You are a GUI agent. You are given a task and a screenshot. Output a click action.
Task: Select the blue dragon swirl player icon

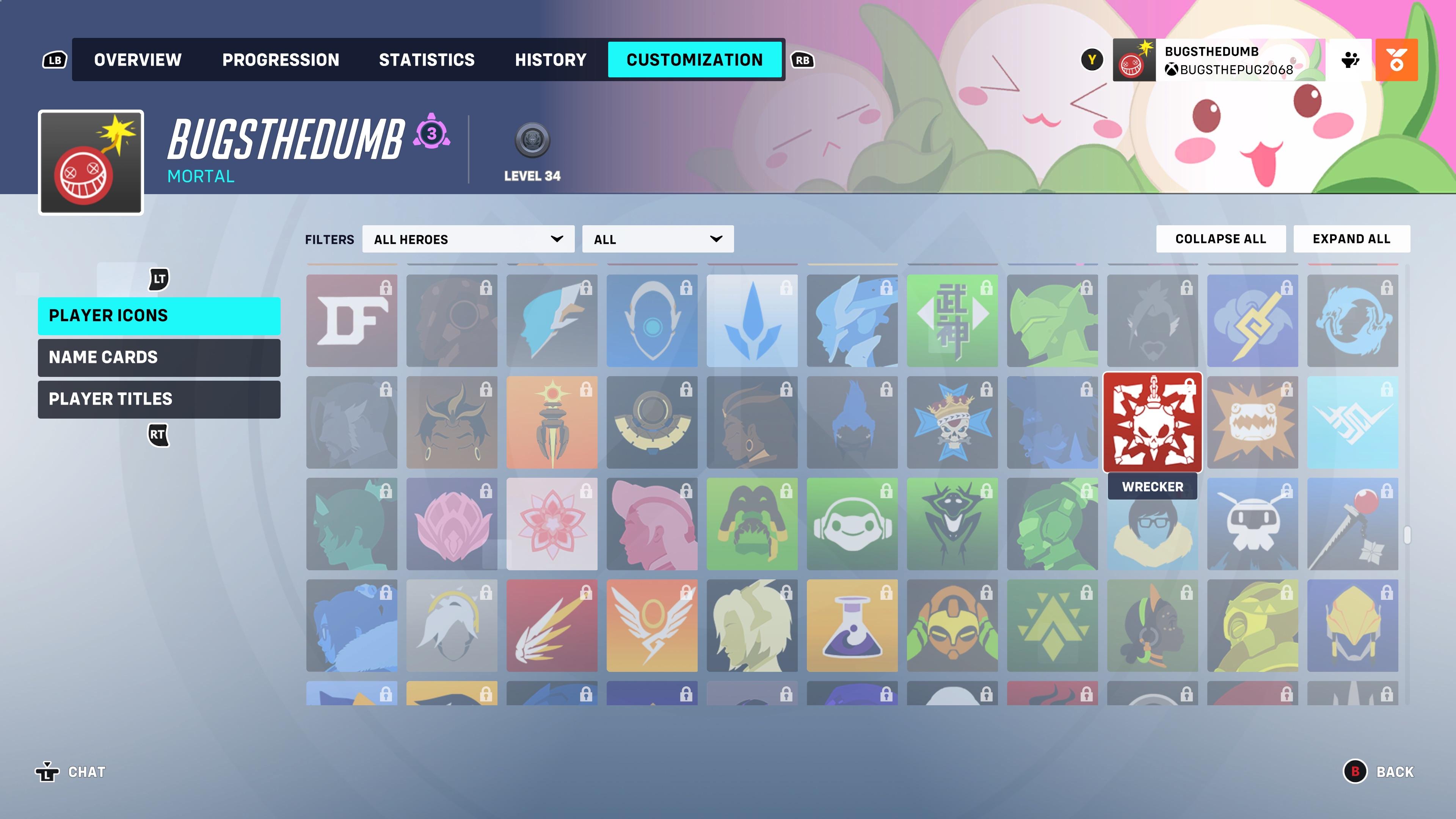point(1352,320)
